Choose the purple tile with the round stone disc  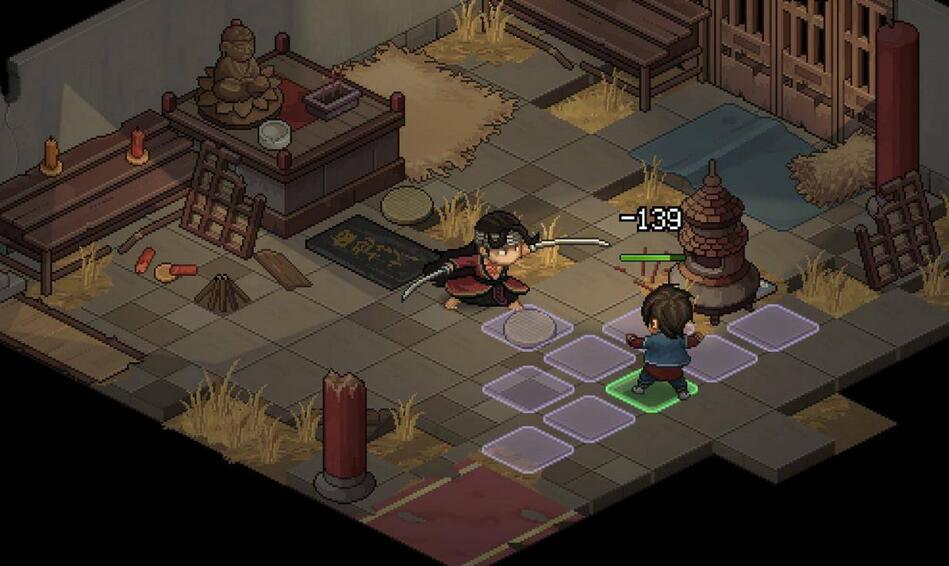(x=526, y=327)
